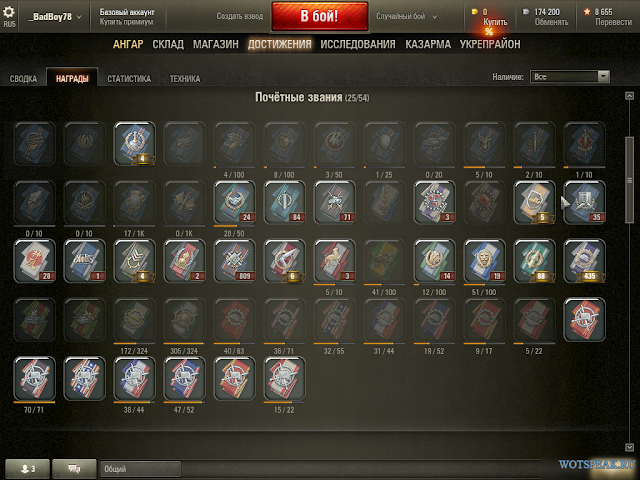This screenshot has height=480, width=640.
Task: Open the КАЗАРМА barracks section
Action: [x=428, y=44]
